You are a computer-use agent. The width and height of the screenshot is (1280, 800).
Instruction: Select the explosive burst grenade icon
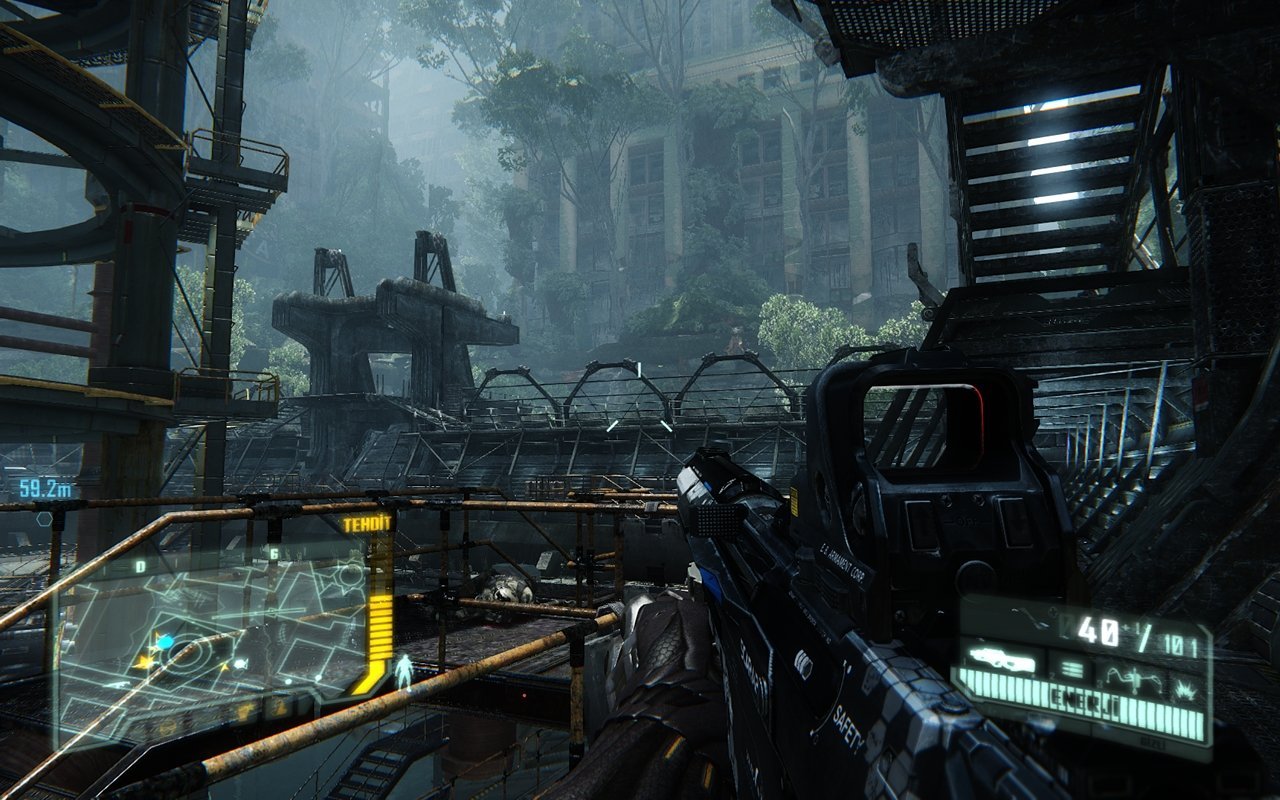click(x=1186, y=688)
